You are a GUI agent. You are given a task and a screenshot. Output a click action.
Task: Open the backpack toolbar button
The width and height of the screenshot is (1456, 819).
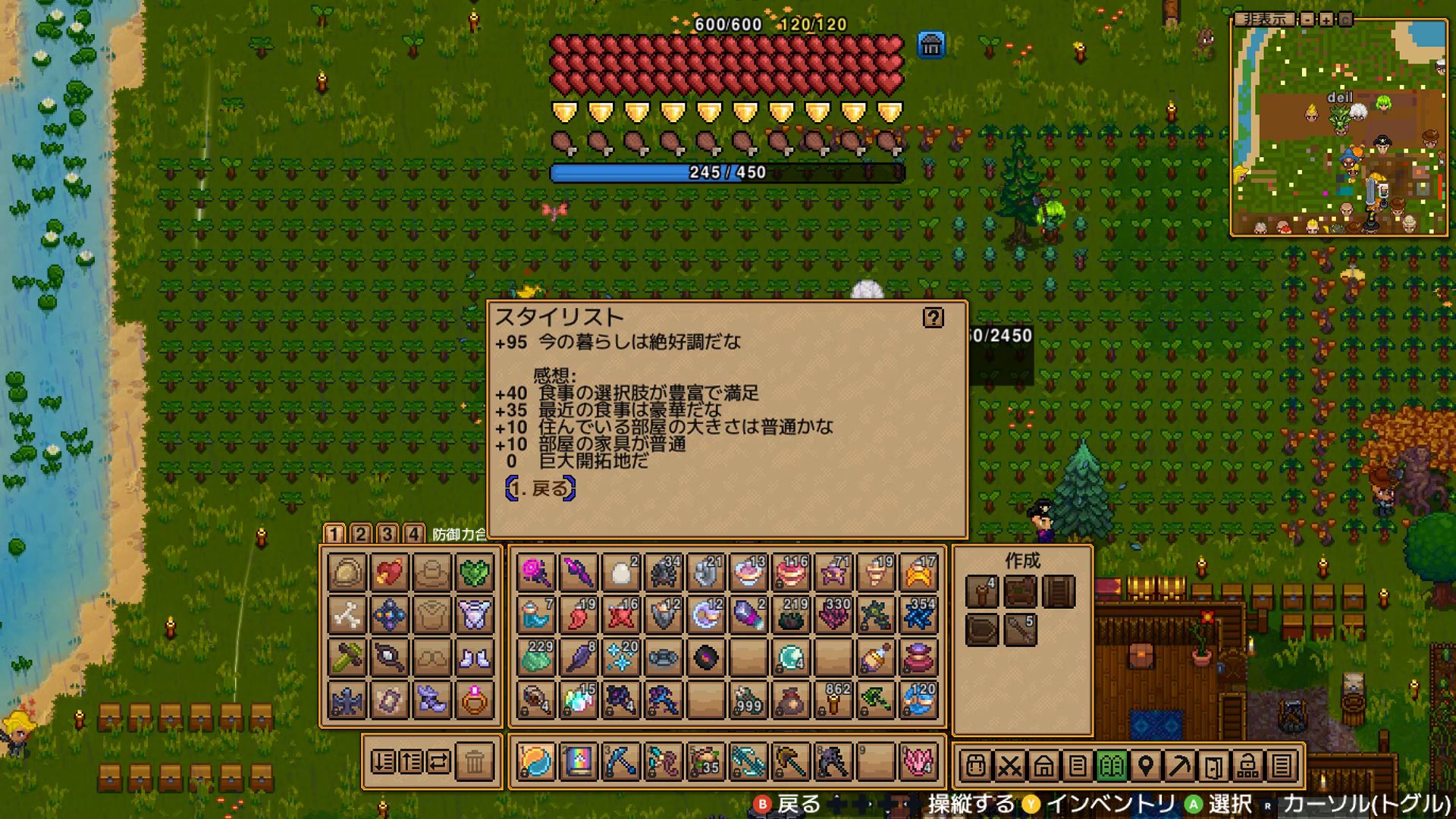[976, 766]
